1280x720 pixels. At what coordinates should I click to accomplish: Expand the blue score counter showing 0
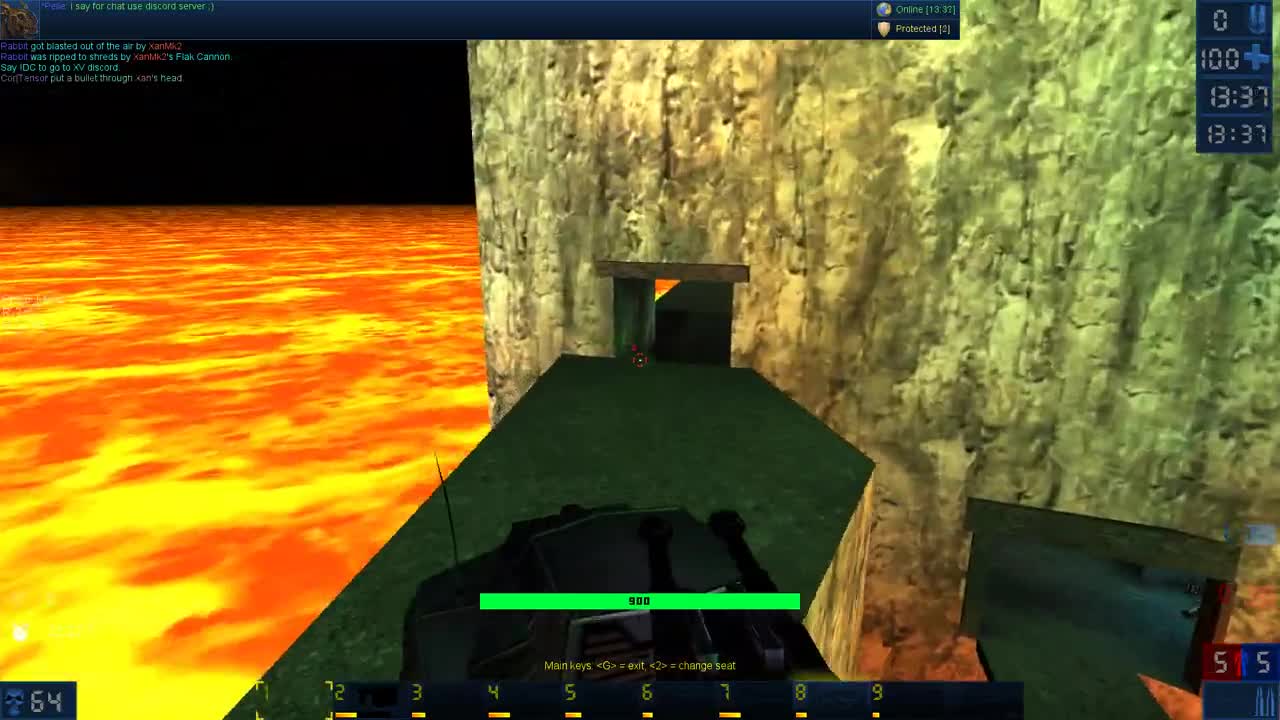(x=1222, y=18)
